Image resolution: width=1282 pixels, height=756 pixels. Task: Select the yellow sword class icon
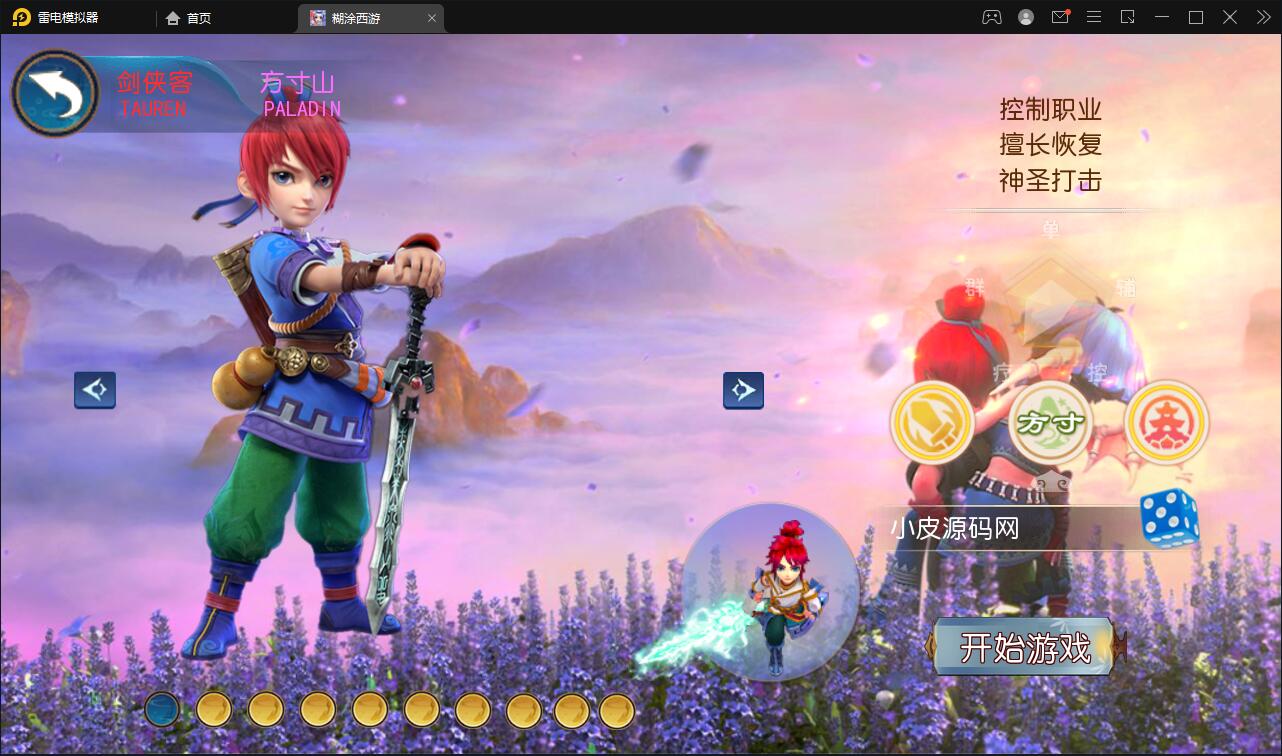(x=932, y=422)
